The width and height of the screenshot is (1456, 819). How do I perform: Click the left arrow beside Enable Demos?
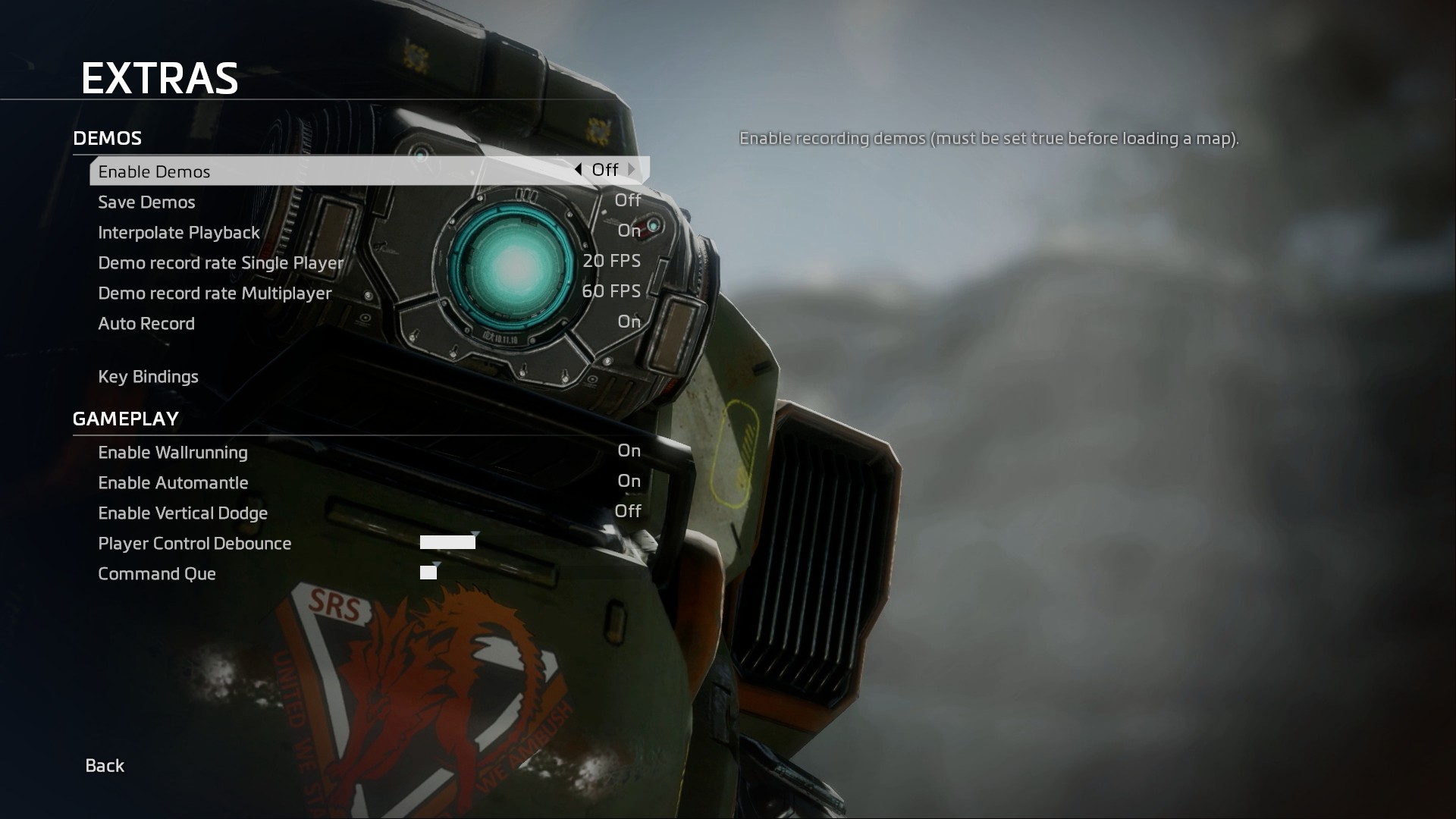coord(578,170)
